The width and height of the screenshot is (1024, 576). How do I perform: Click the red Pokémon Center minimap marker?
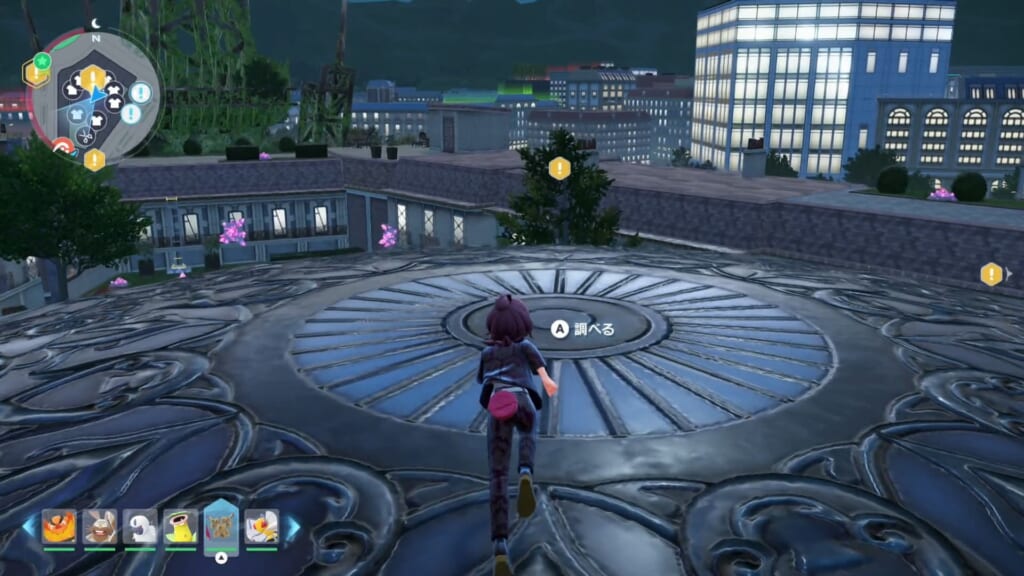click(63, 147)
